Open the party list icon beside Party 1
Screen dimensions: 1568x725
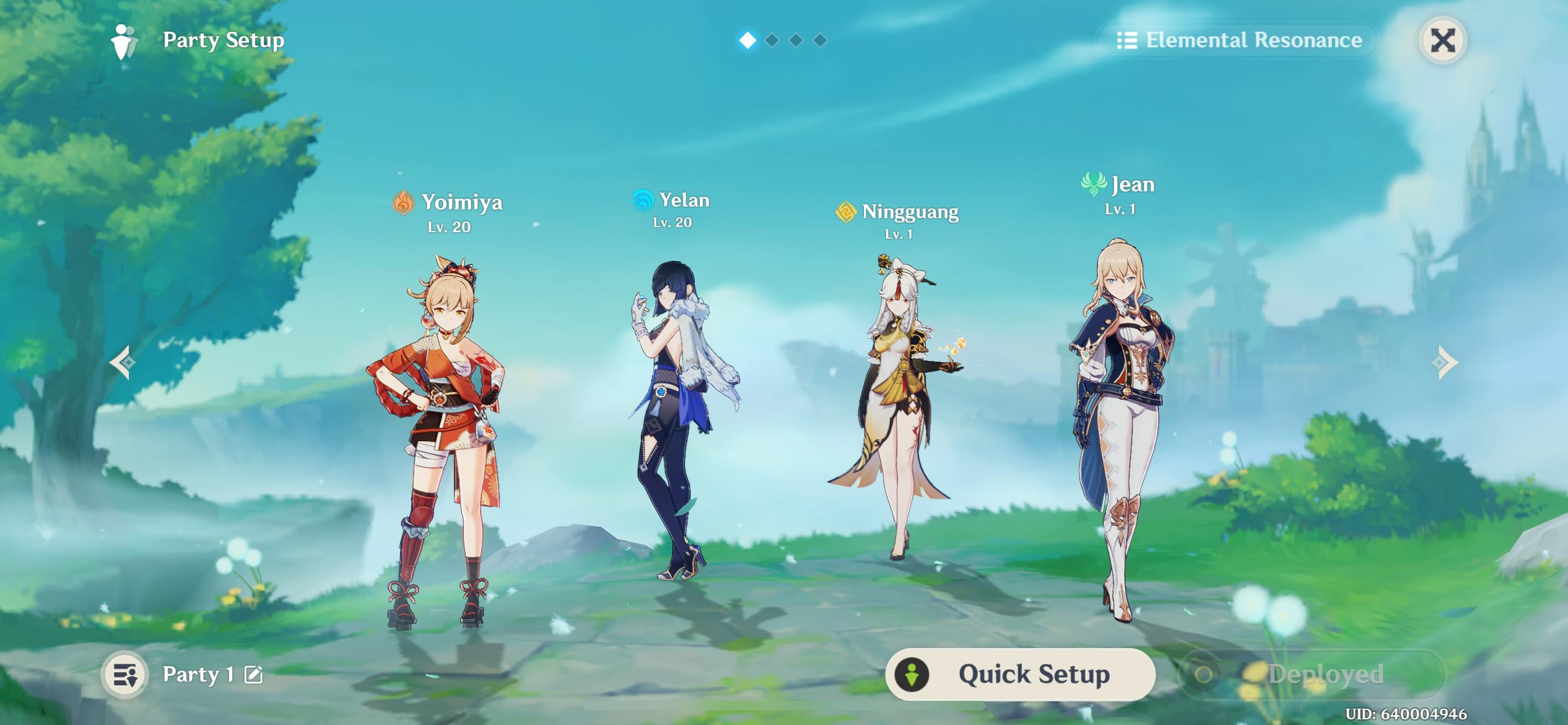[125, 675]
